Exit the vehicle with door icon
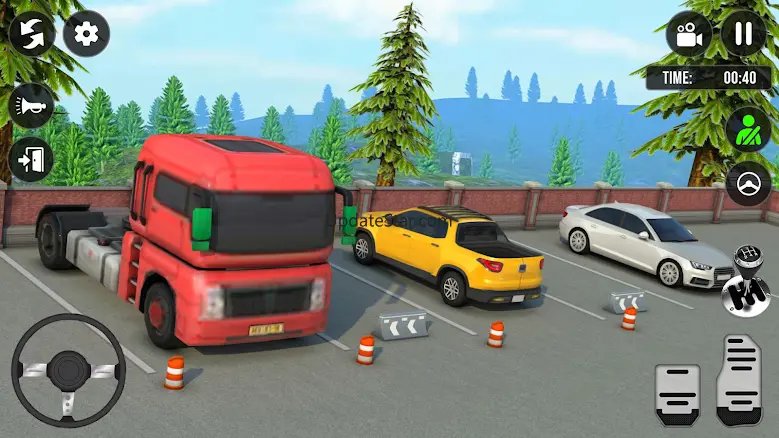 point(32,158)
